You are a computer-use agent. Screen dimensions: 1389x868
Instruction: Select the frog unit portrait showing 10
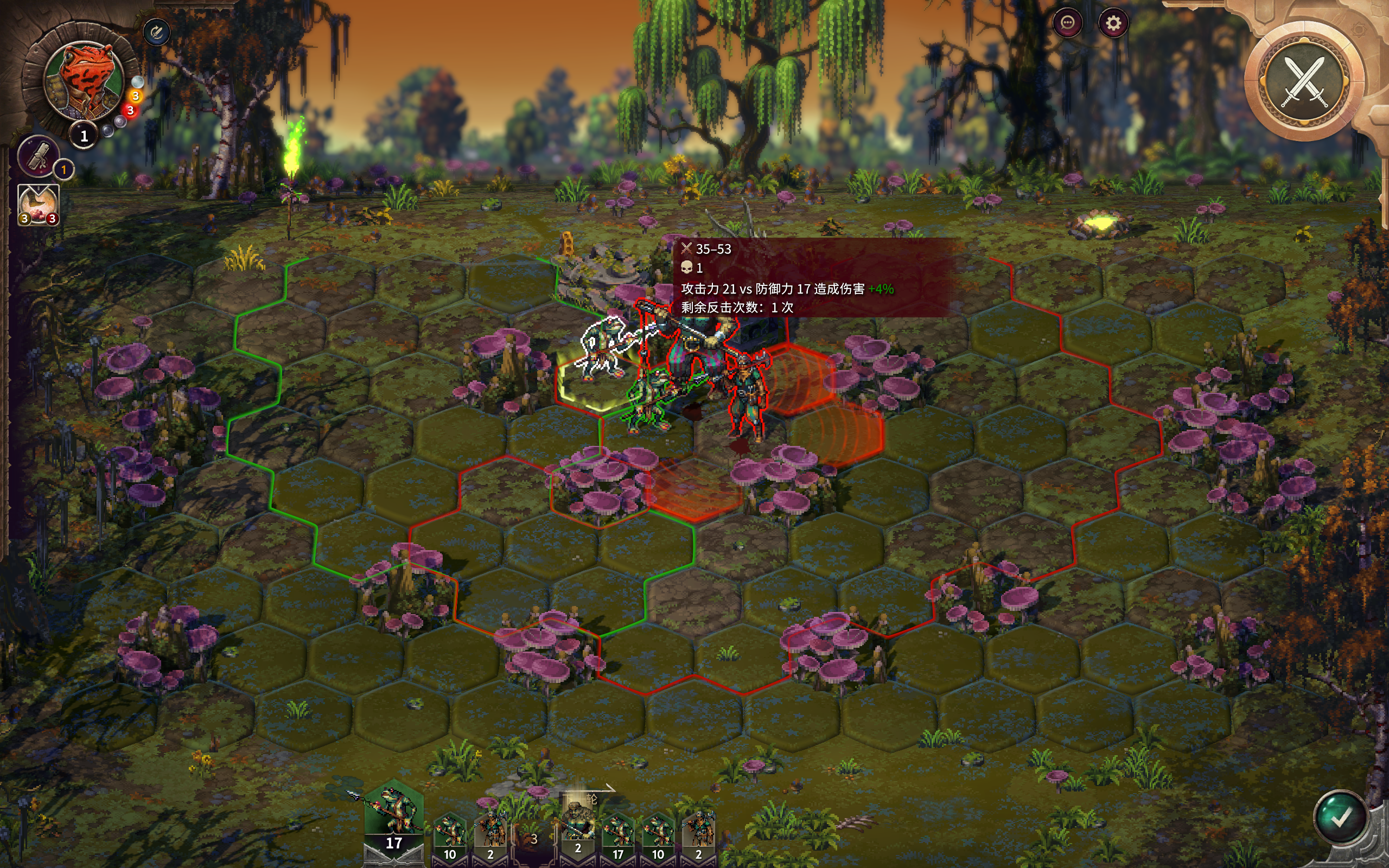click(x=450, y=829)
